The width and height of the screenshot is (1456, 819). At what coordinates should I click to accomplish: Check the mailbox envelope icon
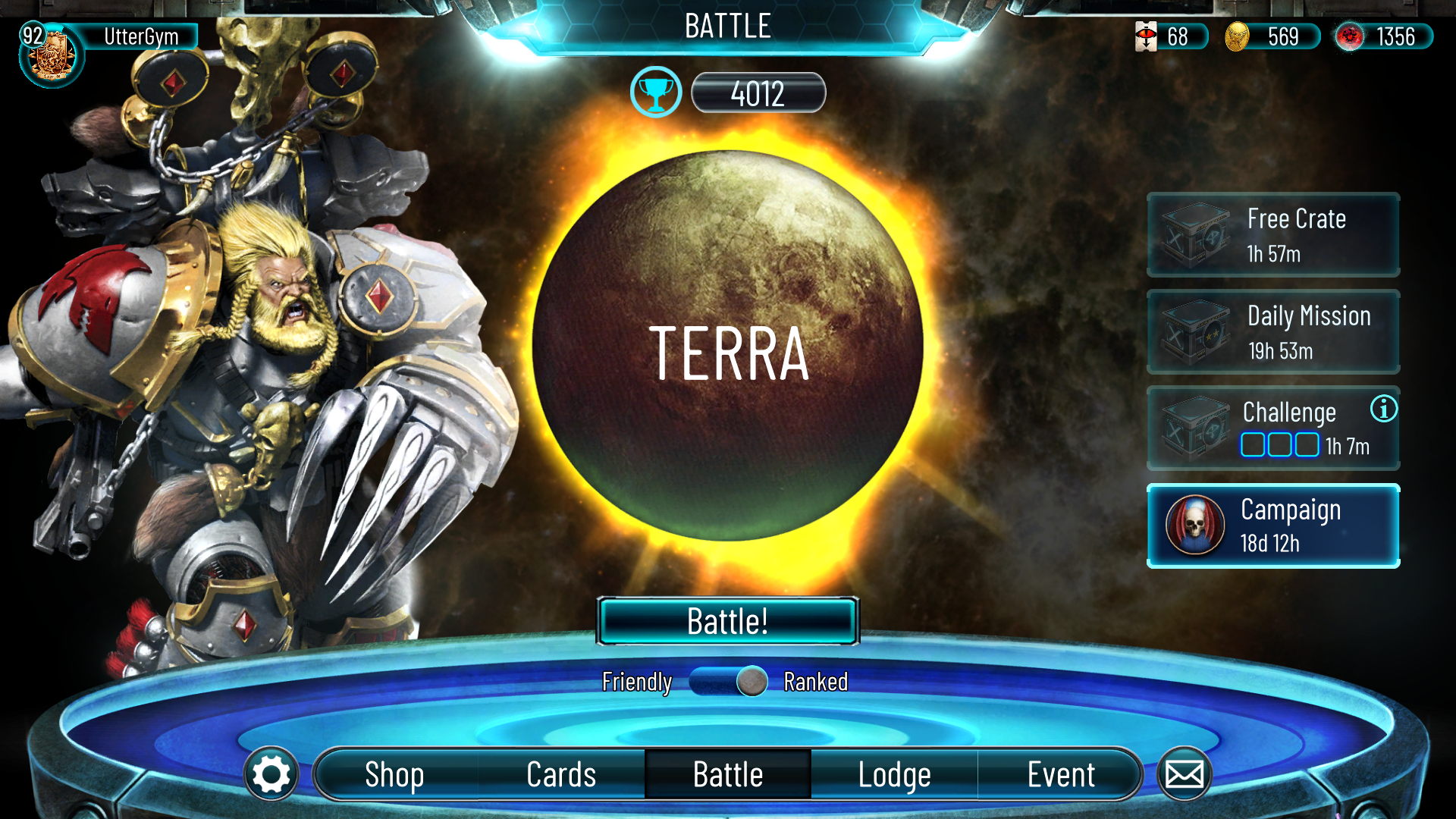click(1184, 774)
